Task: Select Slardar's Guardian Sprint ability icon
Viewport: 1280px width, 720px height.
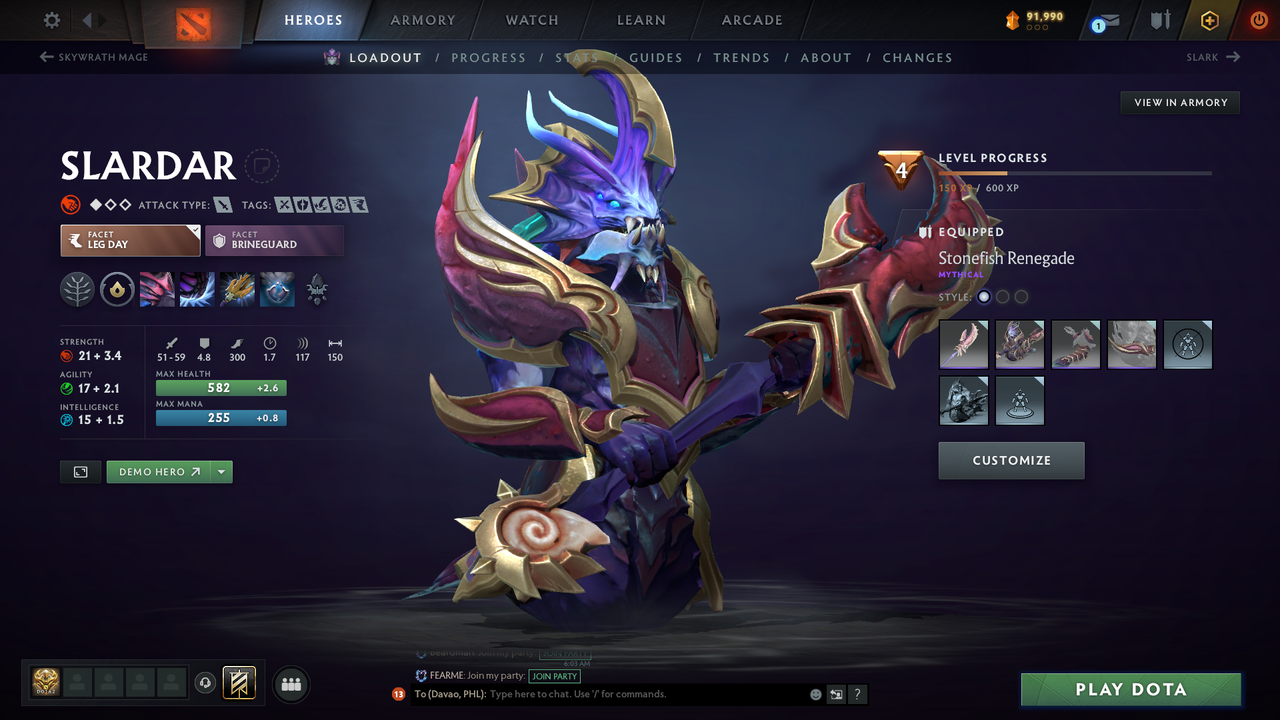Action: coord(157,289)
